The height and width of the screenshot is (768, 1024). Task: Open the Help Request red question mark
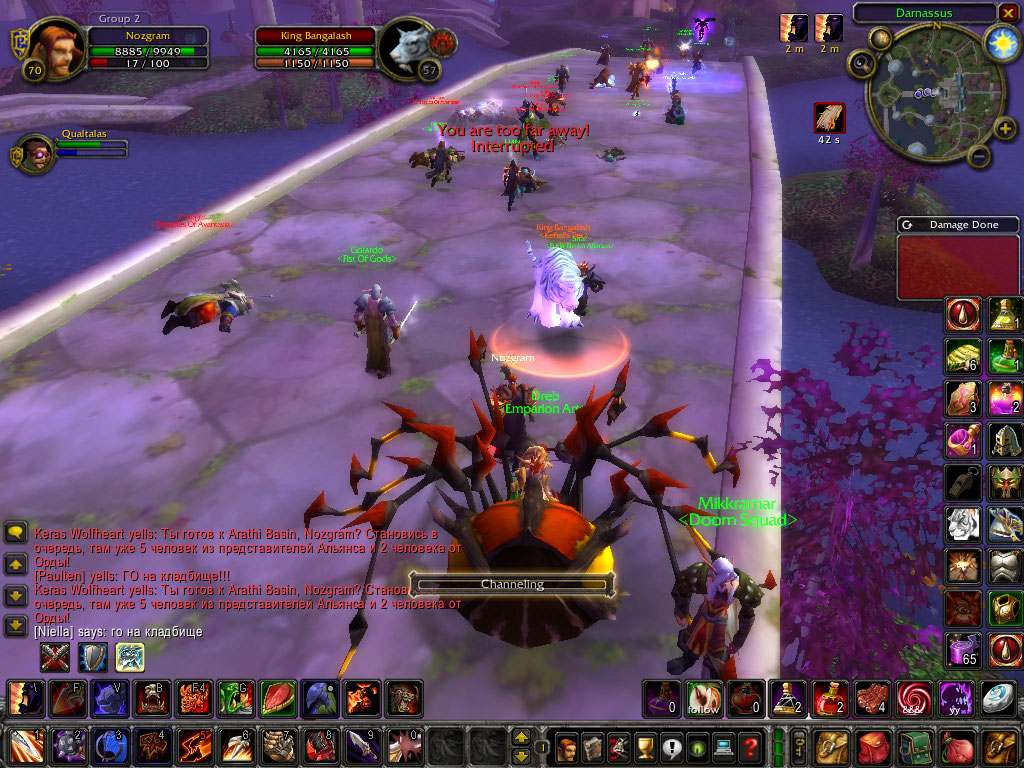click(750, 747)
